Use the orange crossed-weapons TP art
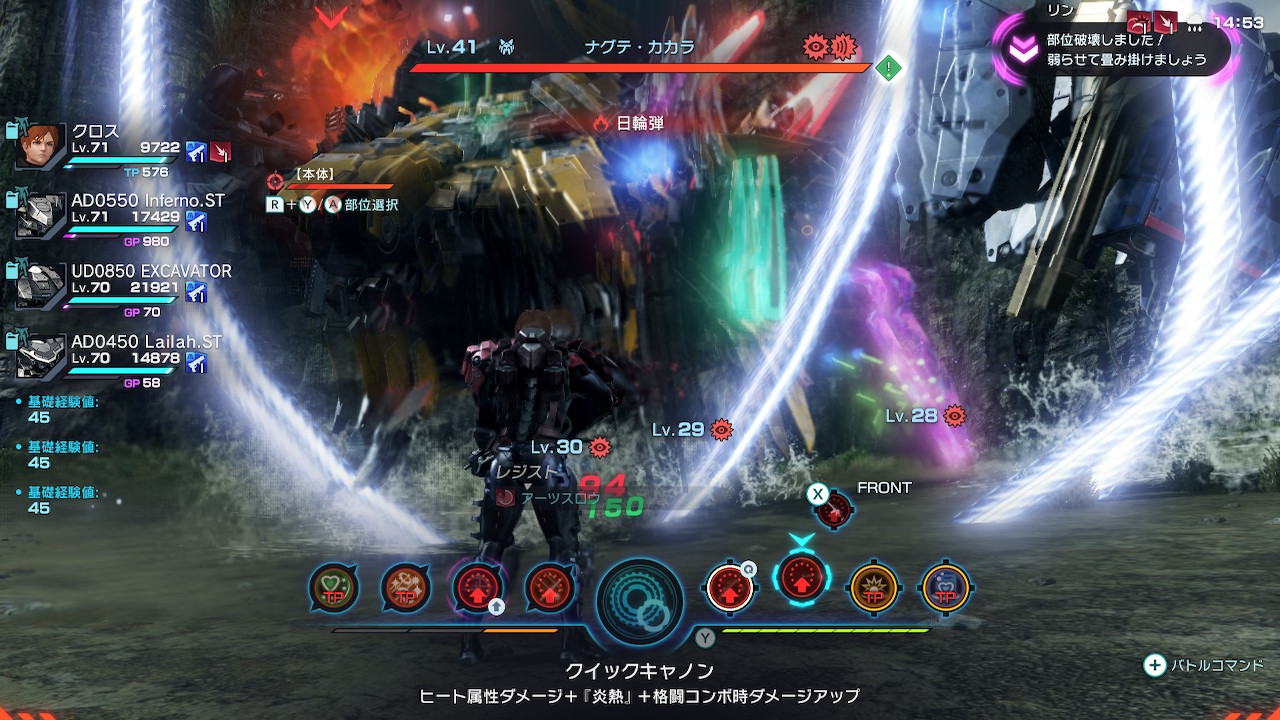1280x720 pixels. [x=406, y=588]
